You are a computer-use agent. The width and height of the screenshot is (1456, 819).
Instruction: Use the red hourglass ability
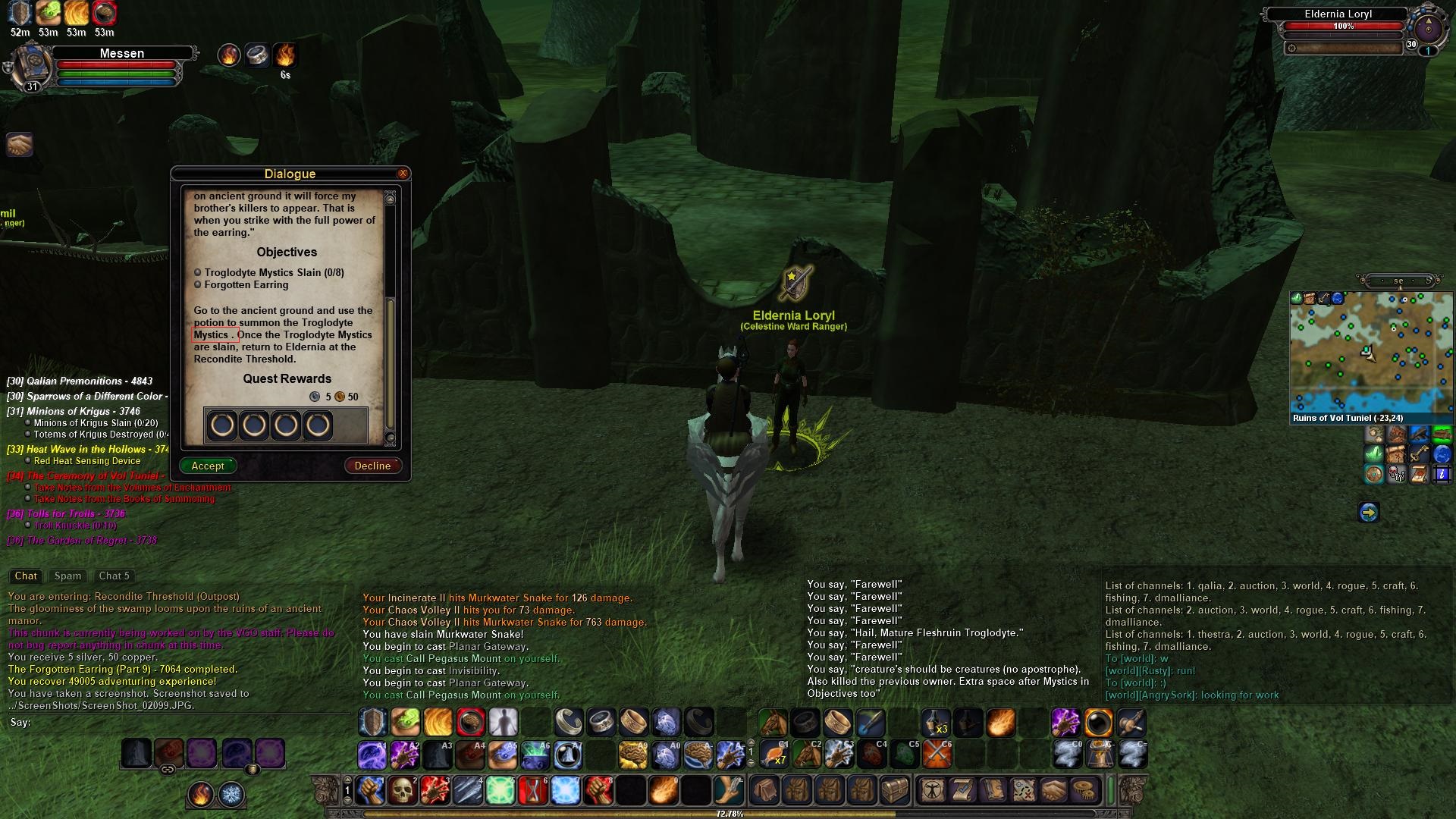point(533,790)
